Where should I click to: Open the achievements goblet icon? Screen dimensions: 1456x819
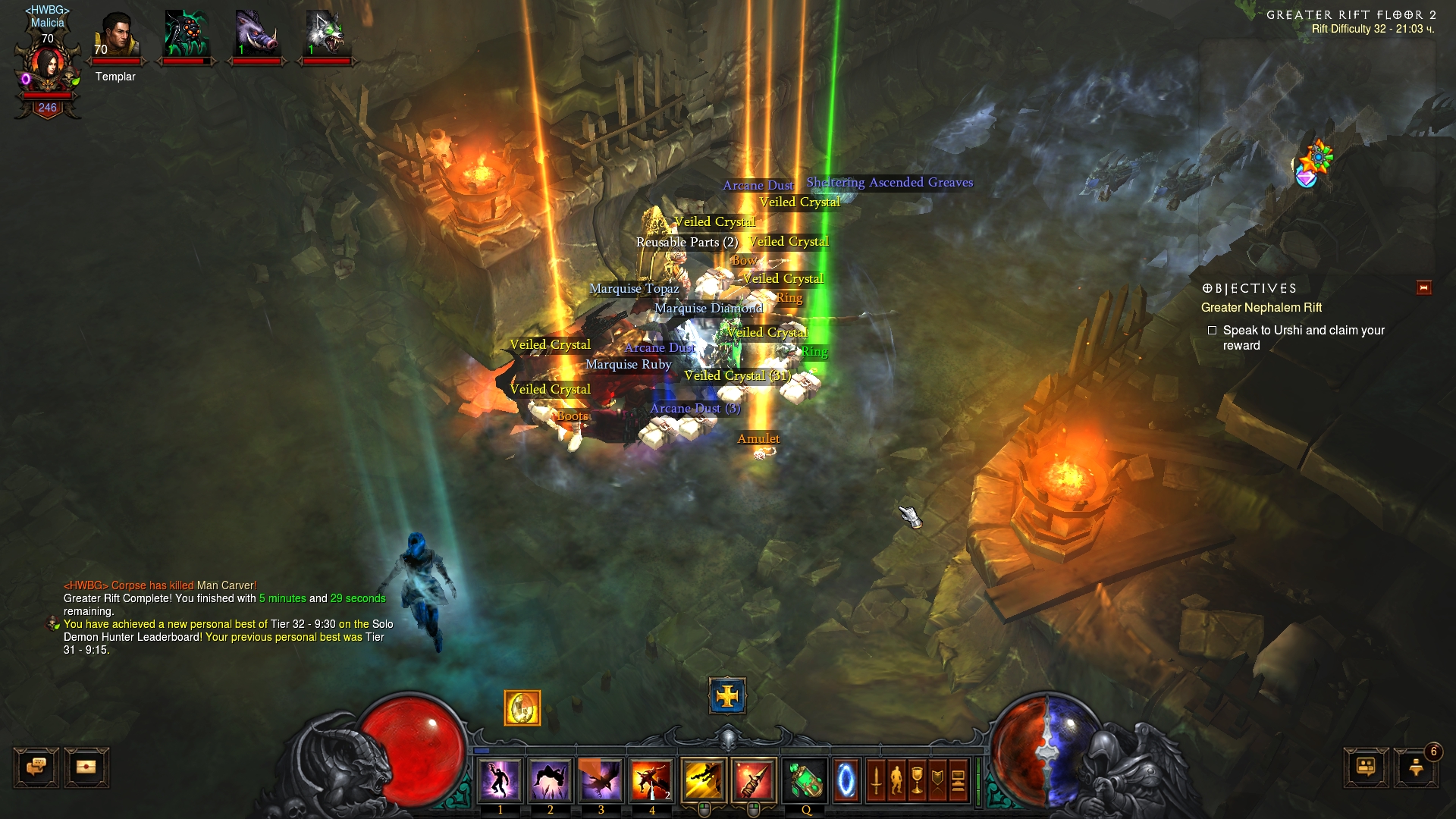[x=917, y=779]
